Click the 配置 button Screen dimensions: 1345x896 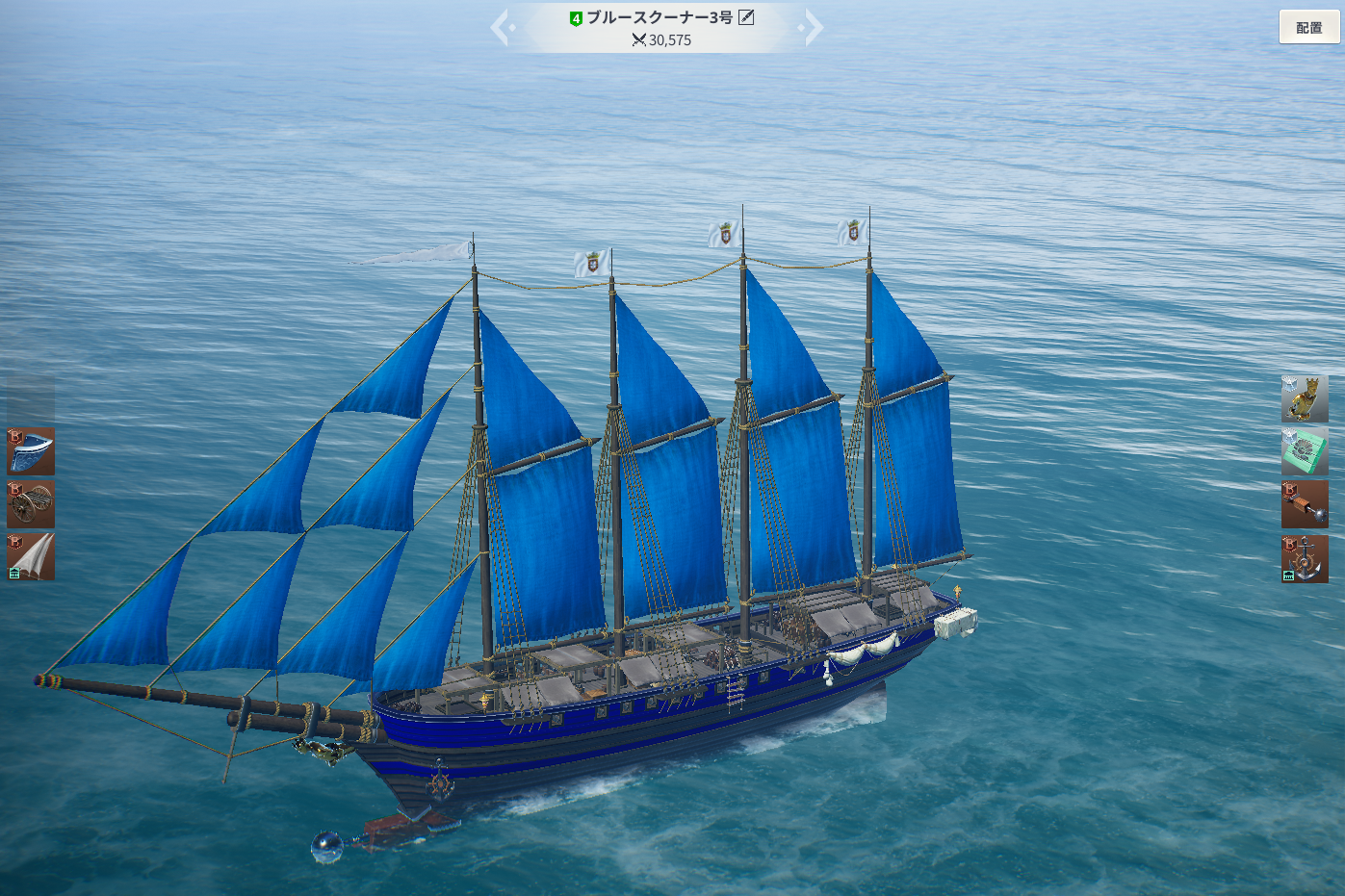1308,28
